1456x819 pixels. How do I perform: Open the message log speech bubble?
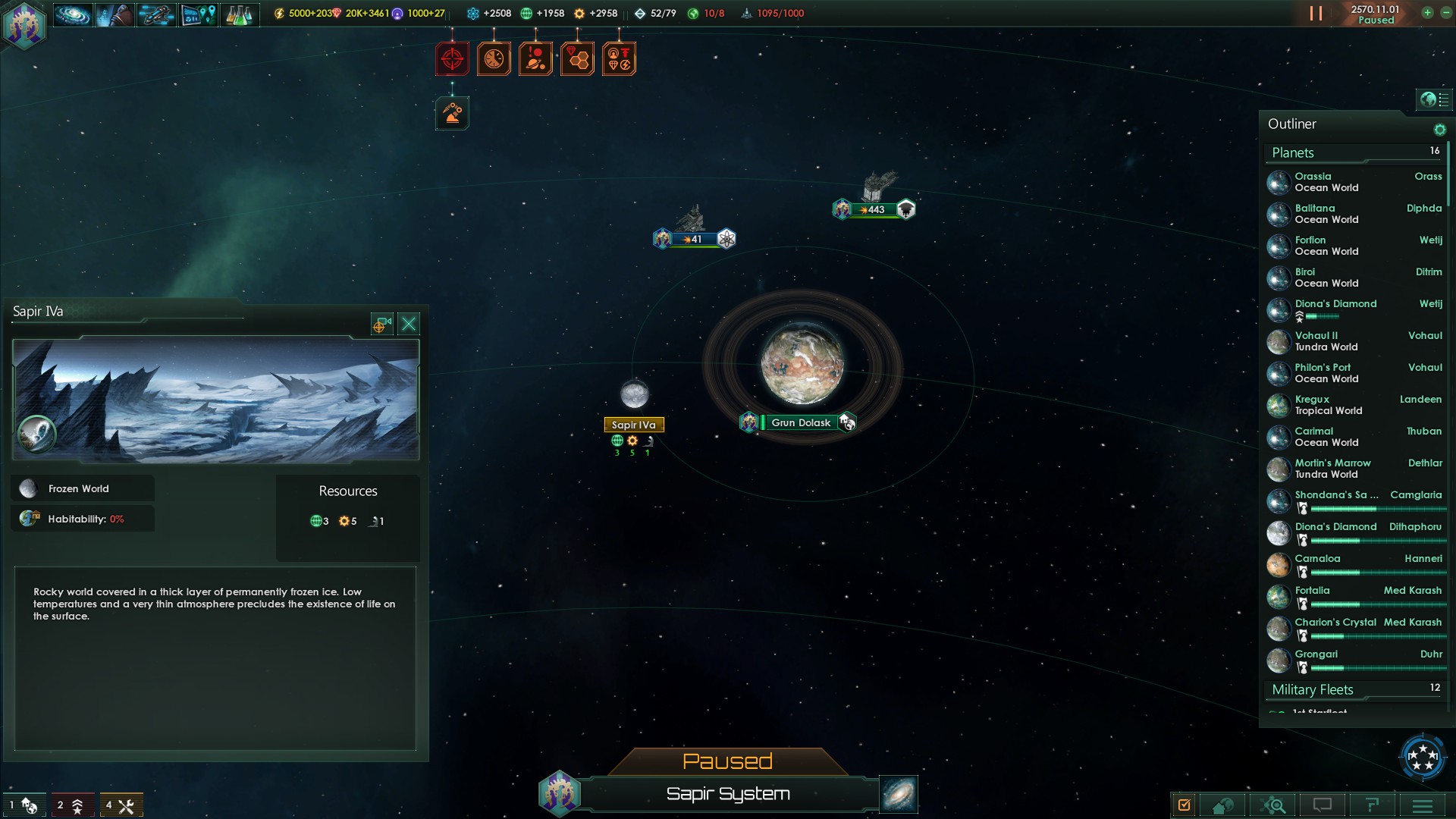1321,804
